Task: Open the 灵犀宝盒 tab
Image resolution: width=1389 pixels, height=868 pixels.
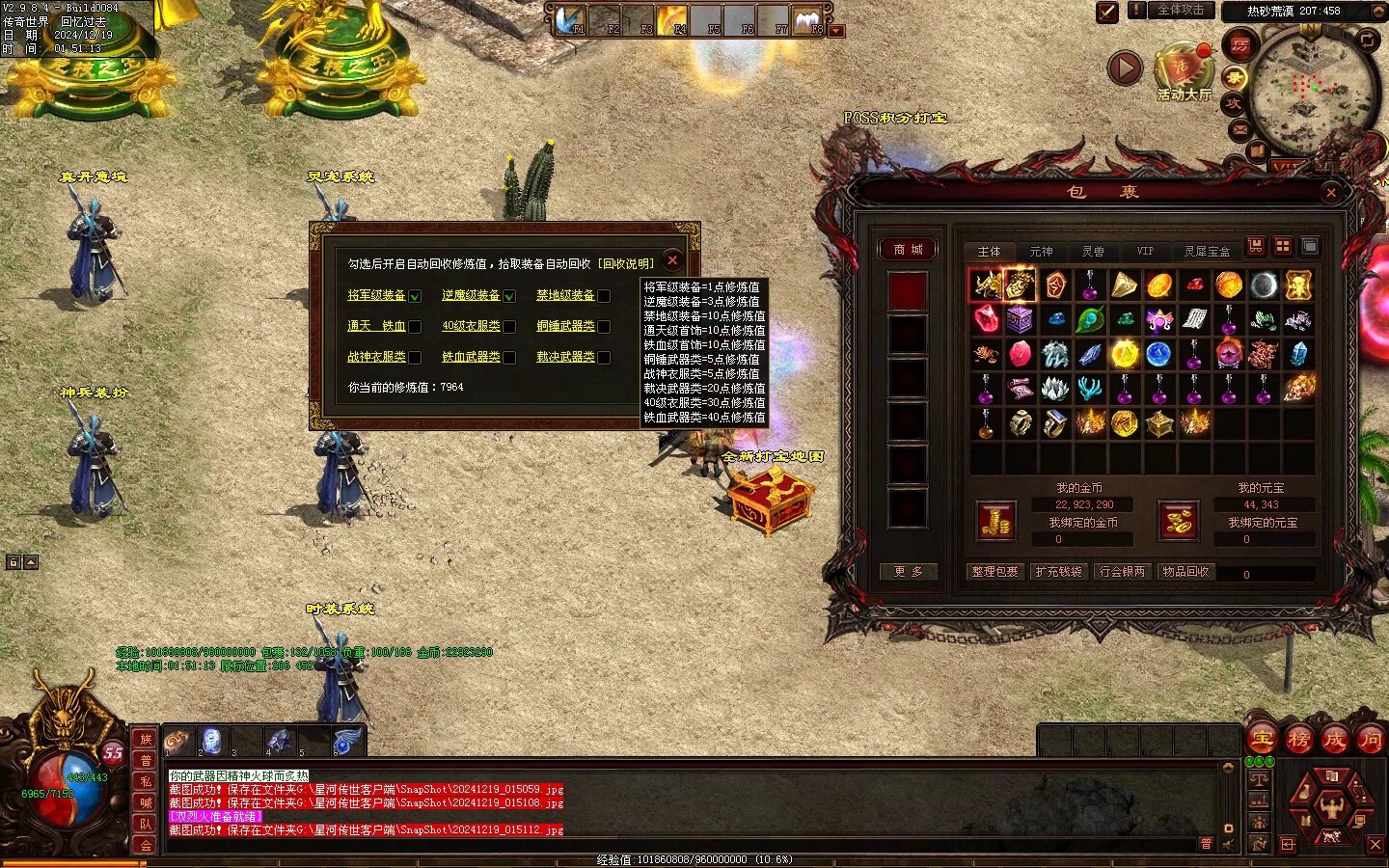Action: (x=1207, y=252)
